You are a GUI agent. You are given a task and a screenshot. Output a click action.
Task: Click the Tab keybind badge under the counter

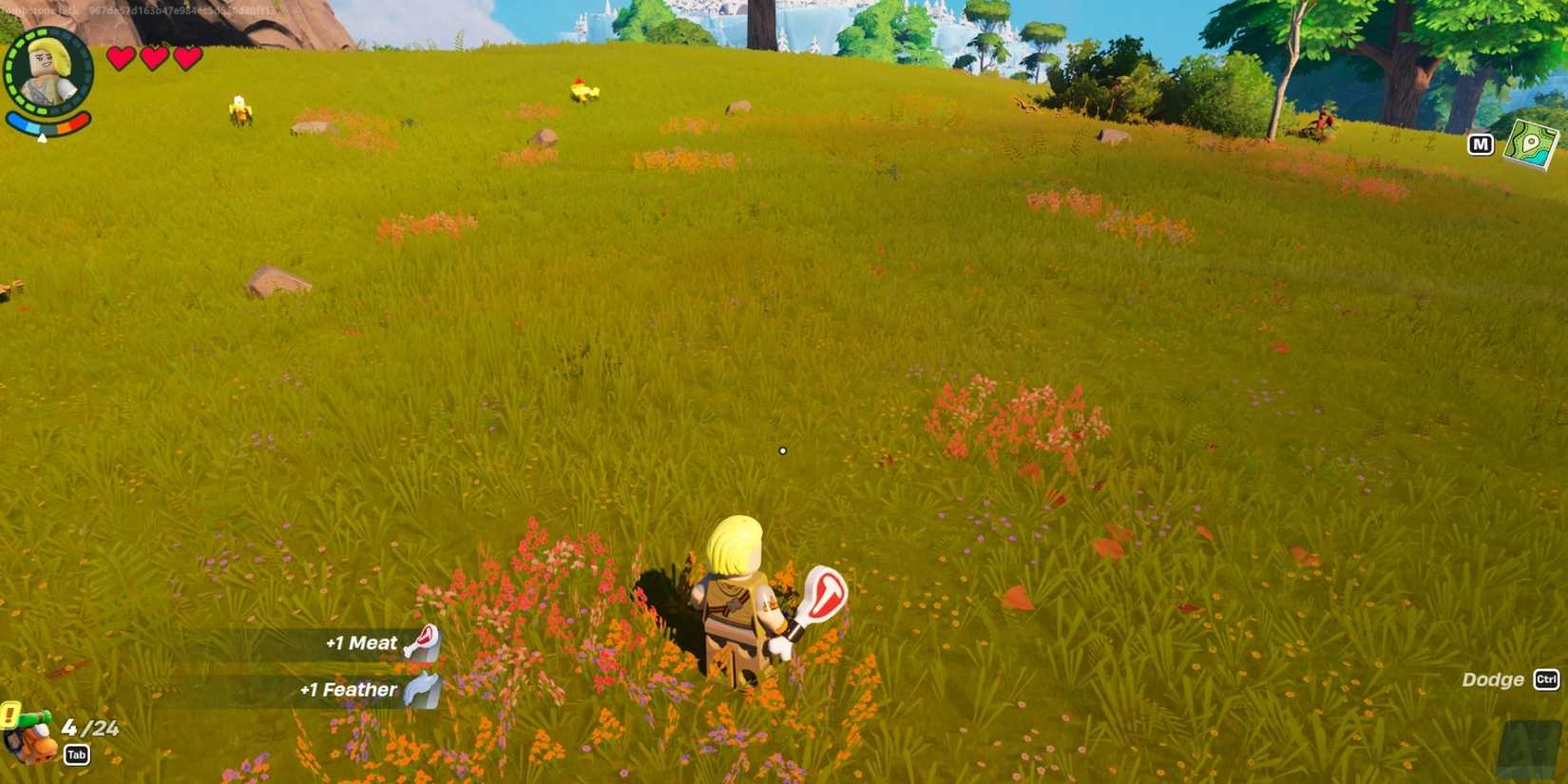[x=76, y=755]
